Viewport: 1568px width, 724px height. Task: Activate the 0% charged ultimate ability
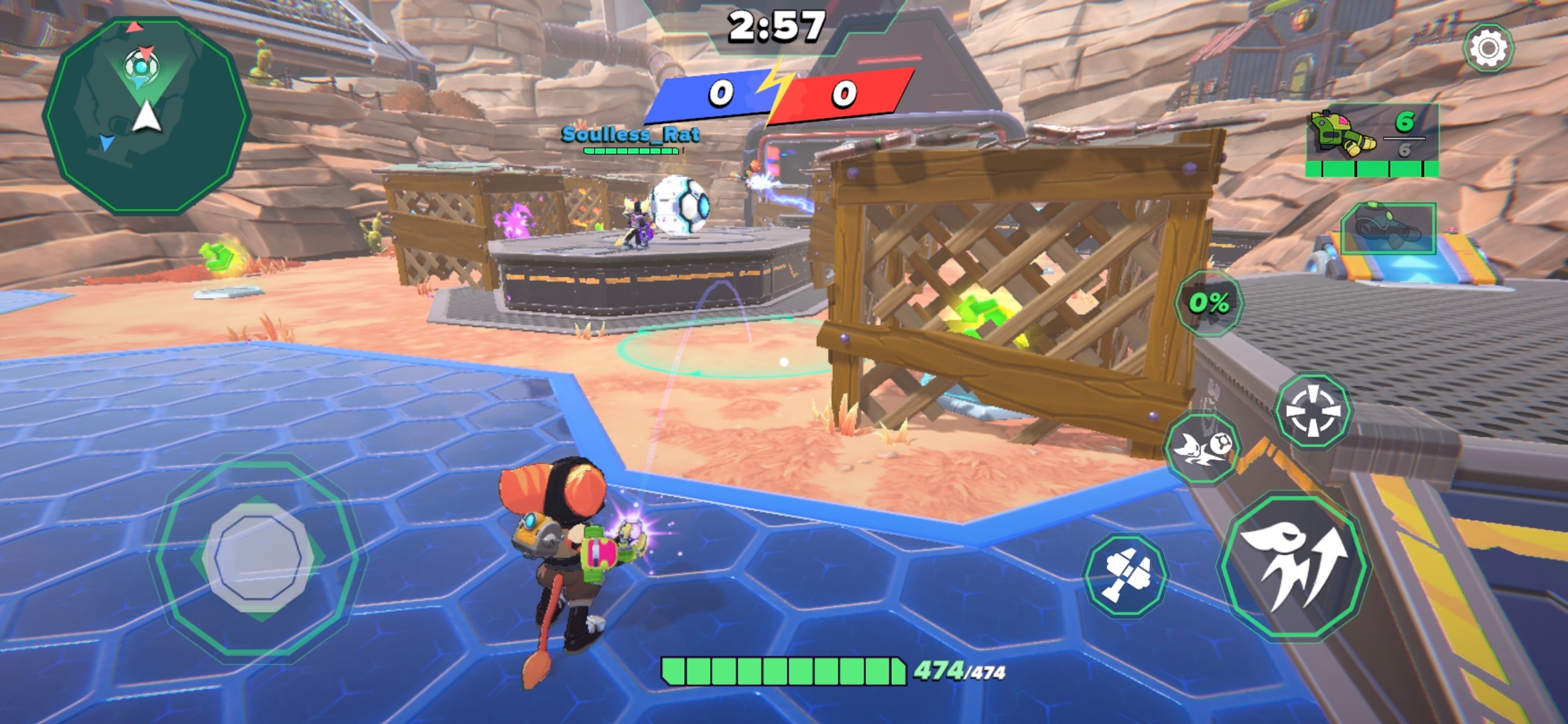pos(1209,303)
